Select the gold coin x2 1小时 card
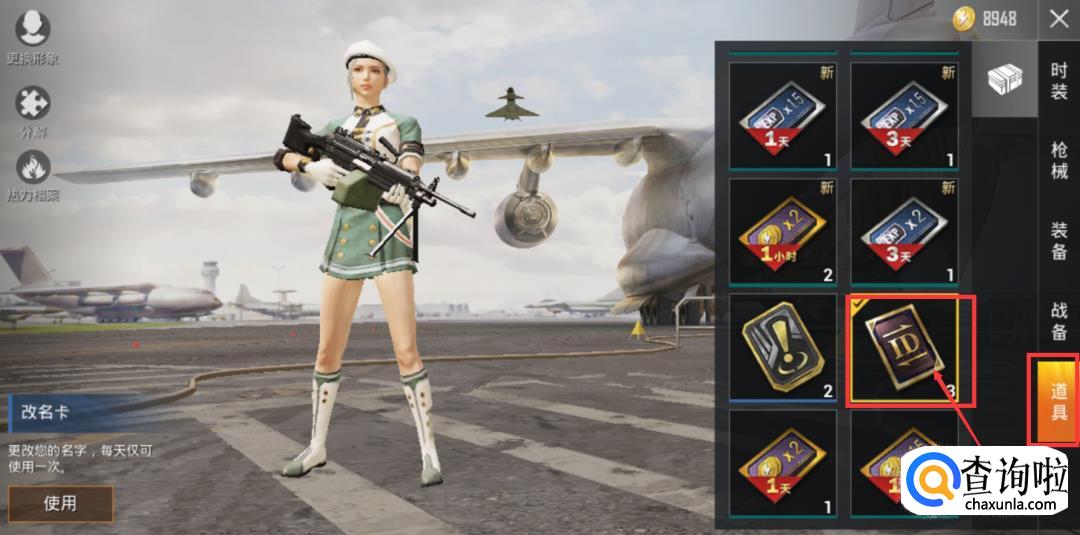This screenshot has height=535, width=1080. click(x=782, y=231)
